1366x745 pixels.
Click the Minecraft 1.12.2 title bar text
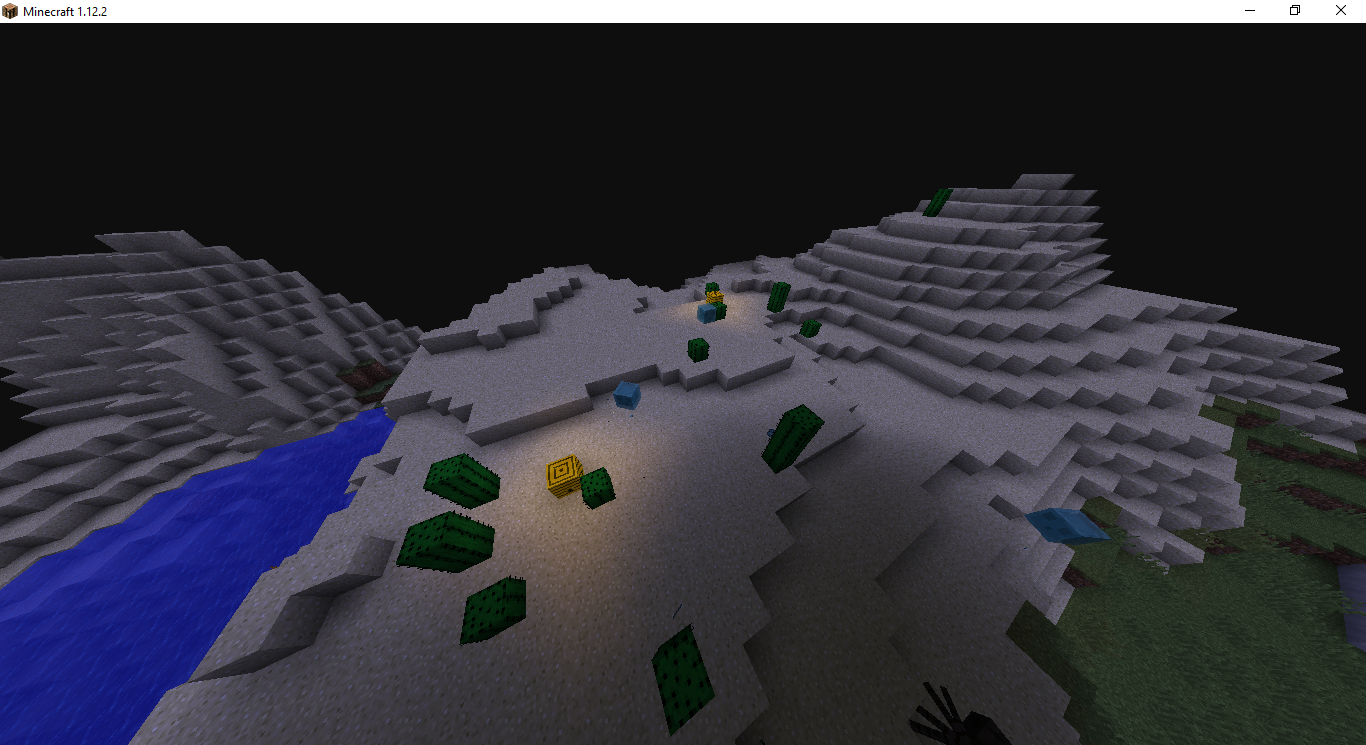[x=64, y=10]
